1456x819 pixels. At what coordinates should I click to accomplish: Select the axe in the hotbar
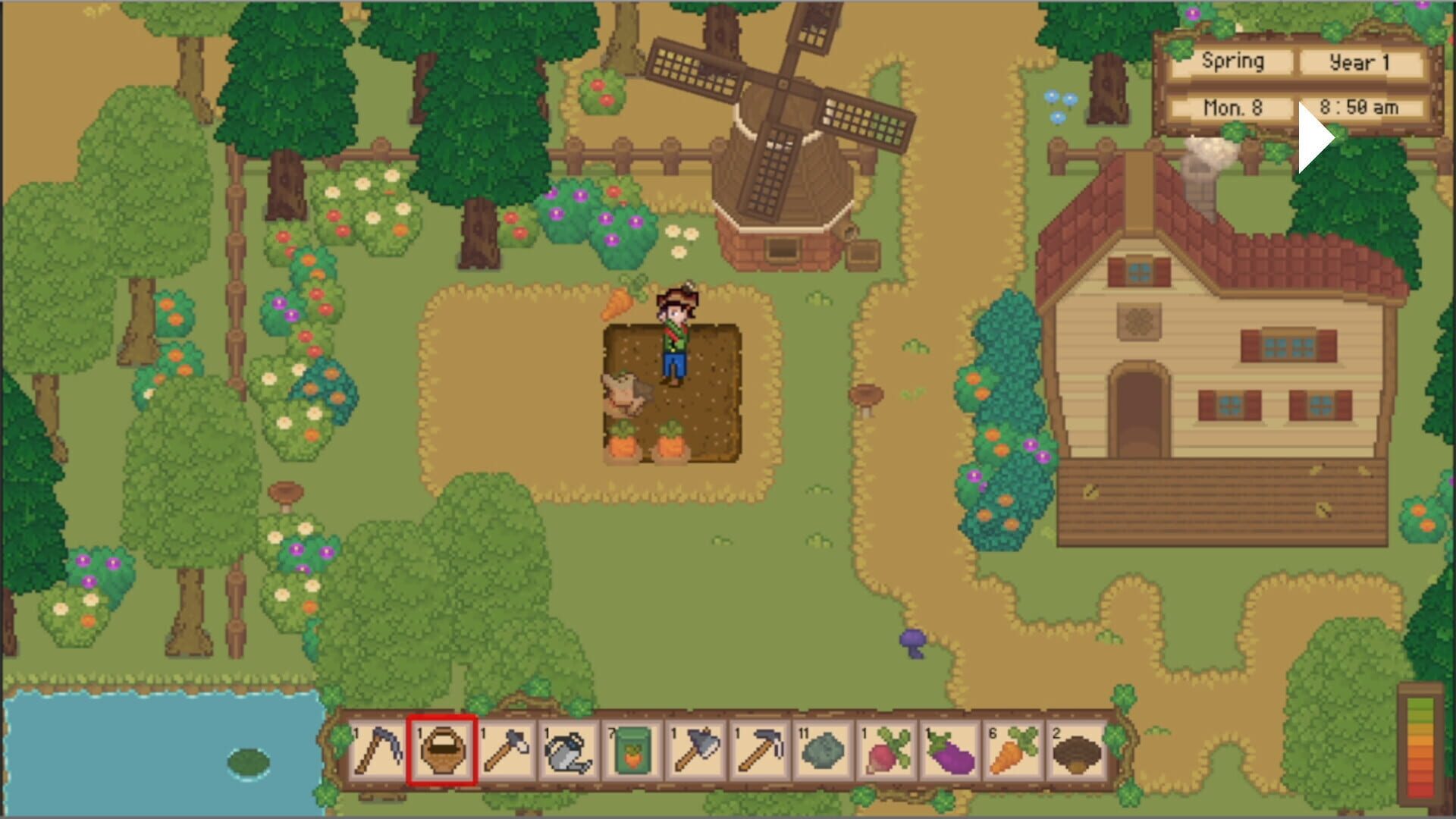pyautogui.click(x=695, y=751)
